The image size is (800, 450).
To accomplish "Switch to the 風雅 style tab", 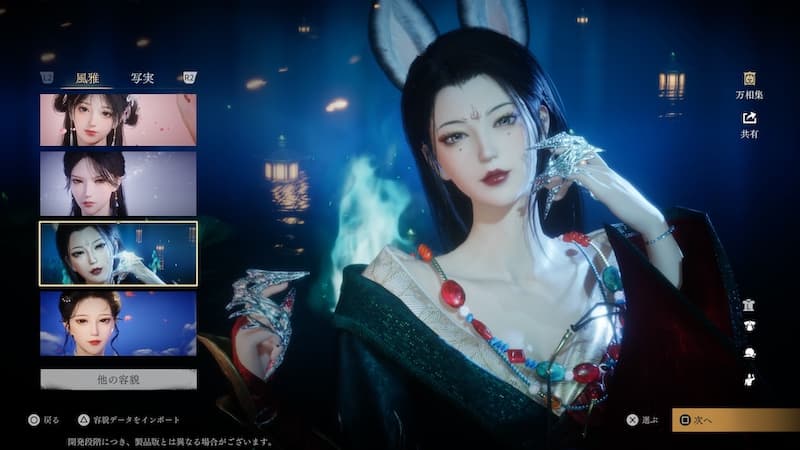I will click(x=88, y=78).
